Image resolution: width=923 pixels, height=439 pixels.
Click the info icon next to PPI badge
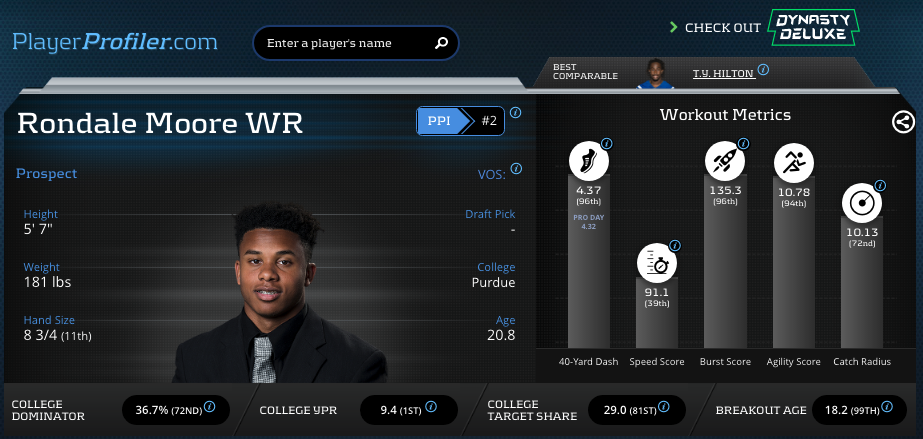click(x=516, y=113)
